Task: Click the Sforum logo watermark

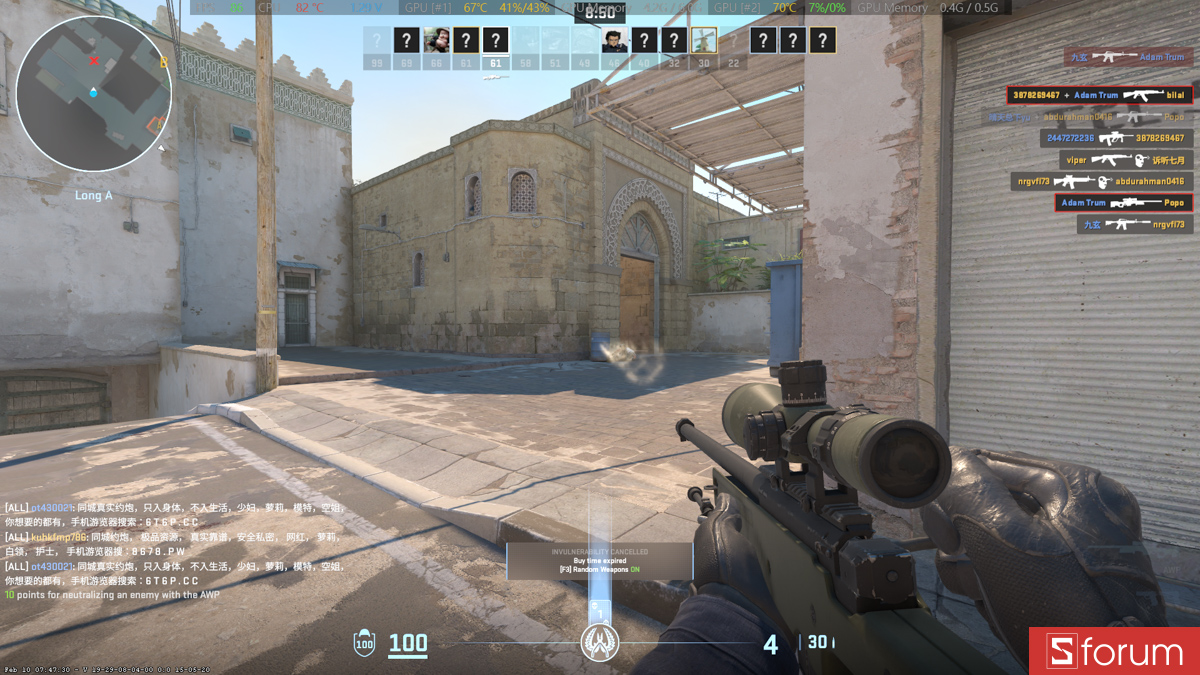Action: [x=1115, y=652]
